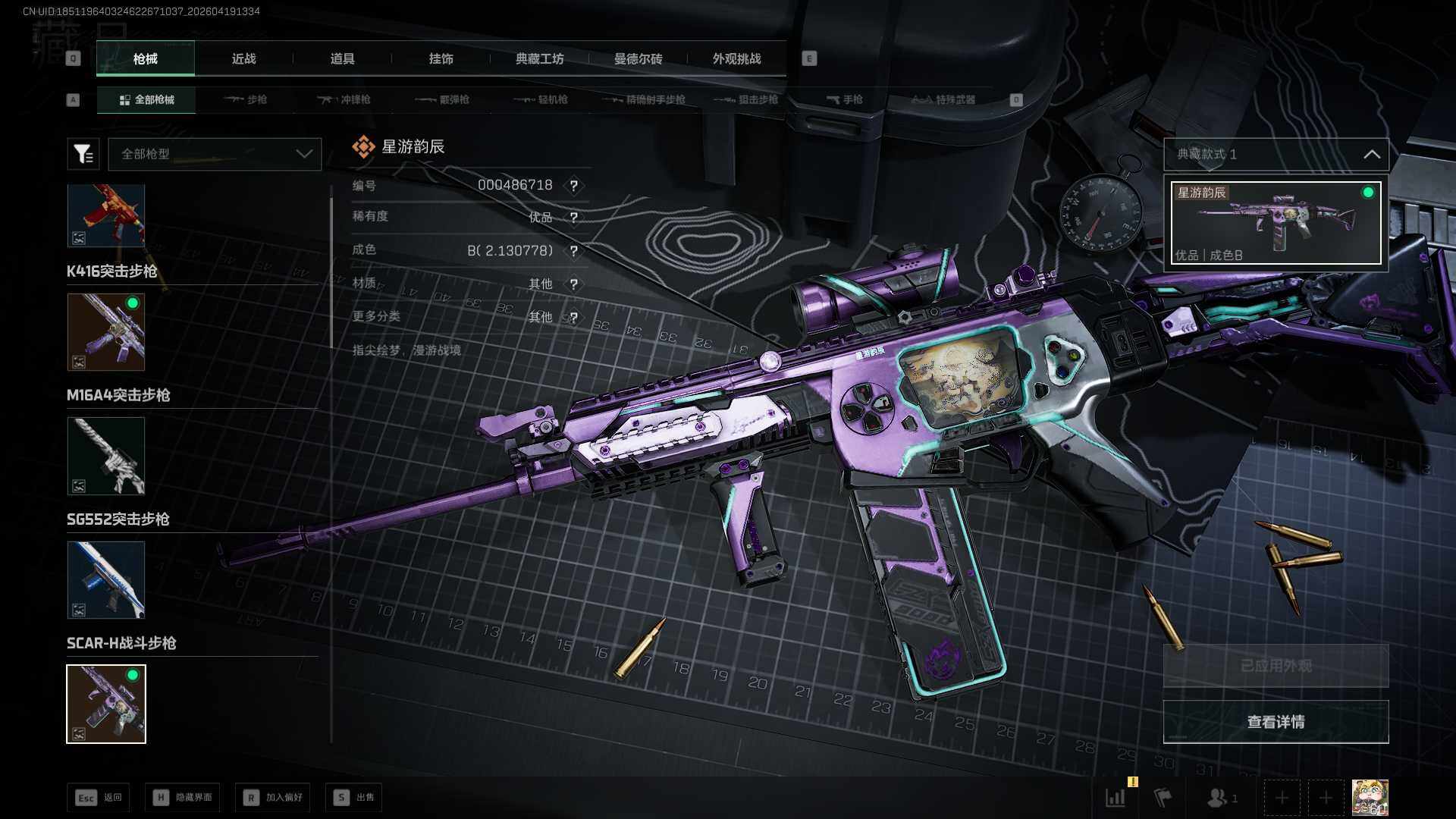The width and height of the screenshot is (1456, 819).
Task: Click the filter funnel icon
Action: tap(83, 154)
